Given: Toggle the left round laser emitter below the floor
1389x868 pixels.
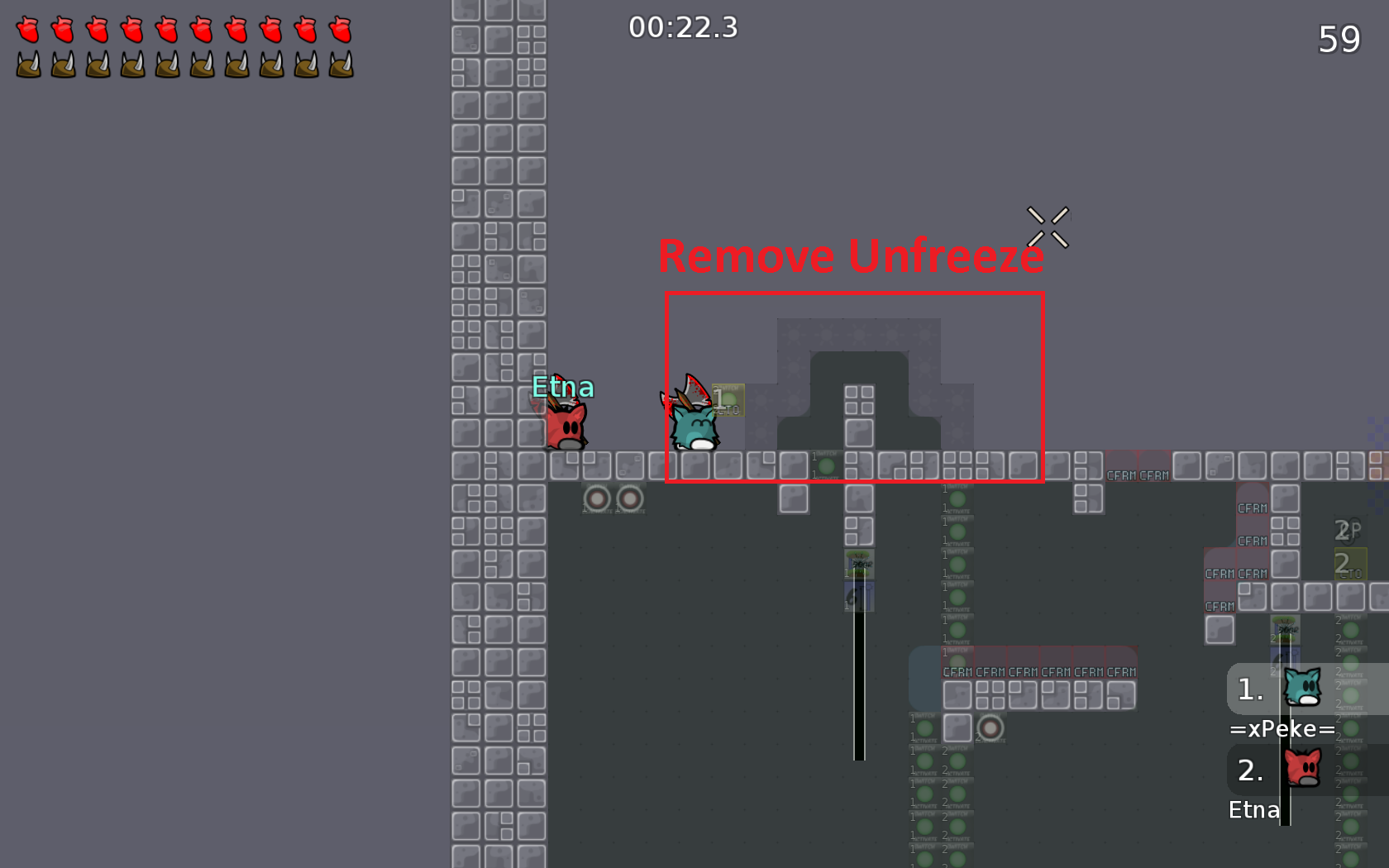Looking at the screenshot, I should [598, 497].
